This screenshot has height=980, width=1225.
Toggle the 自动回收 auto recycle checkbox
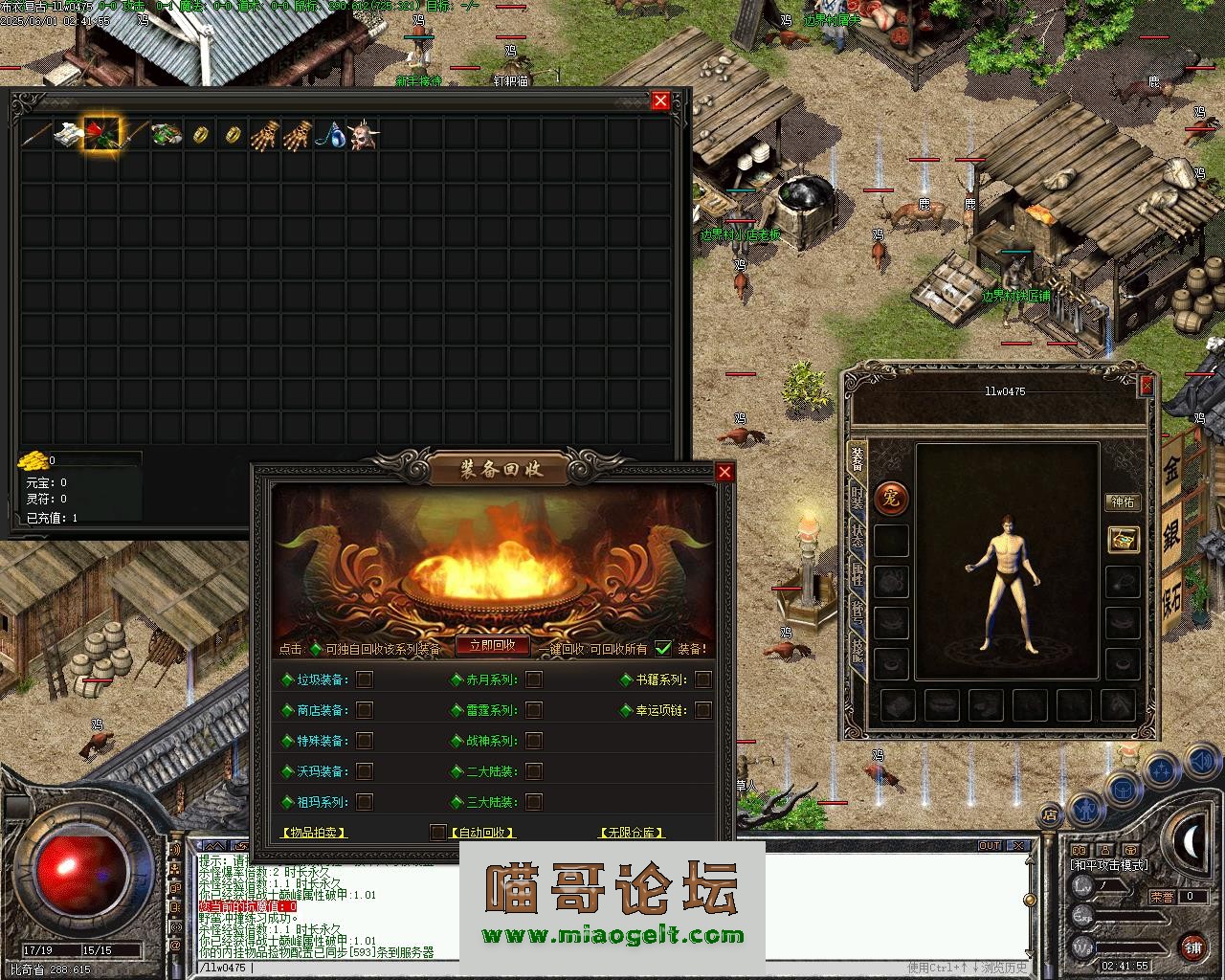tap(438, 832)
